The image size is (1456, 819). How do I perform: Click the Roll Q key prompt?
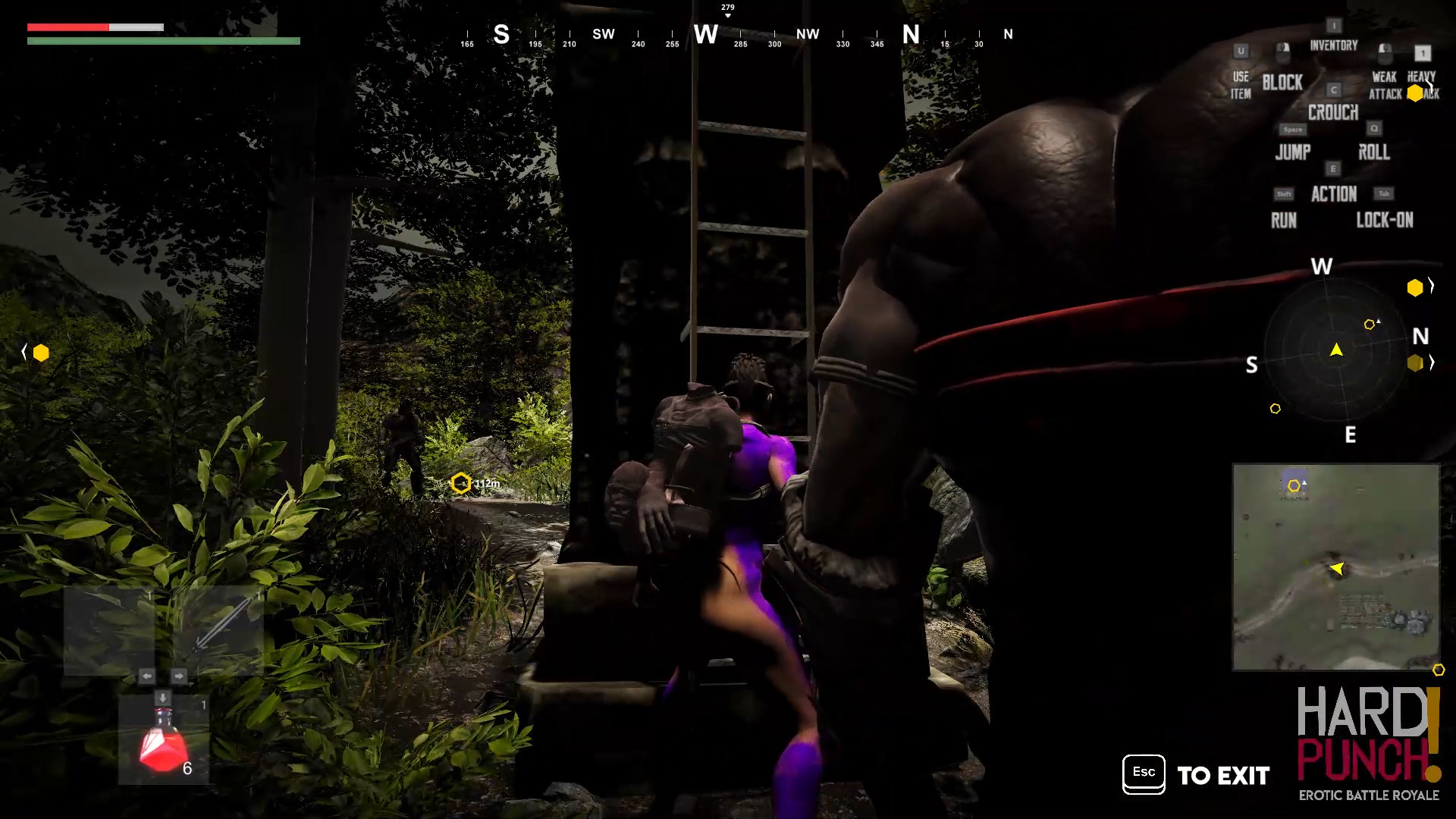click(1374, 127)
